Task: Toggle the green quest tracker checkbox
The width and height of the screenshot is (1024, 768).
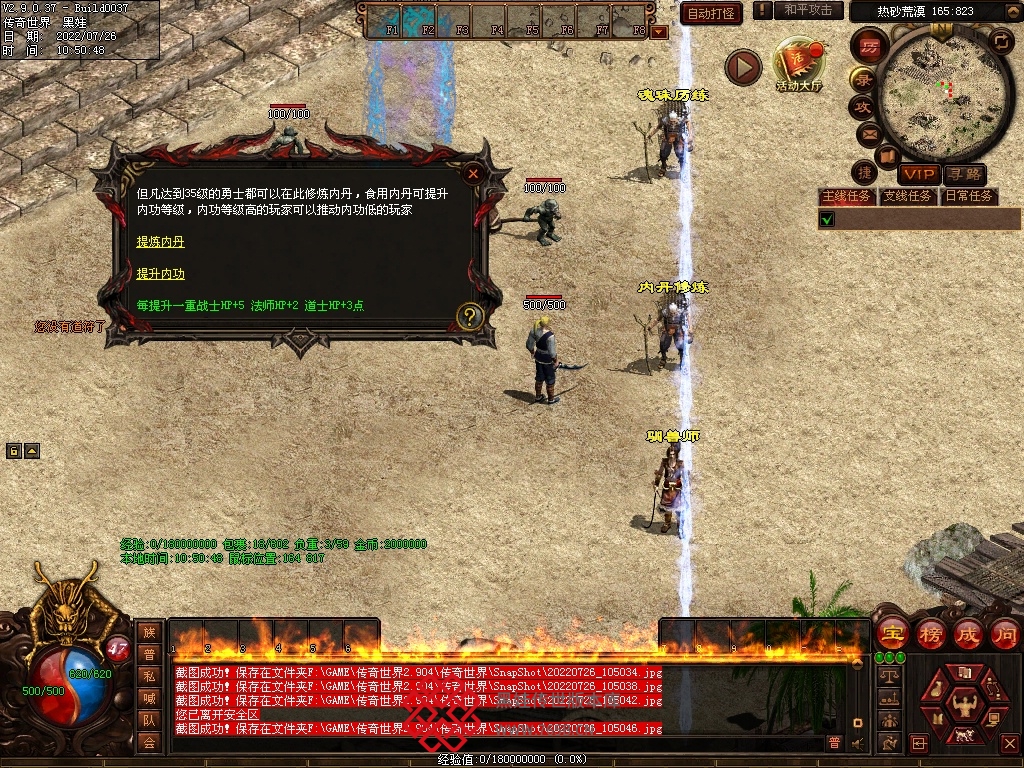Action: (x=827, y=219)
